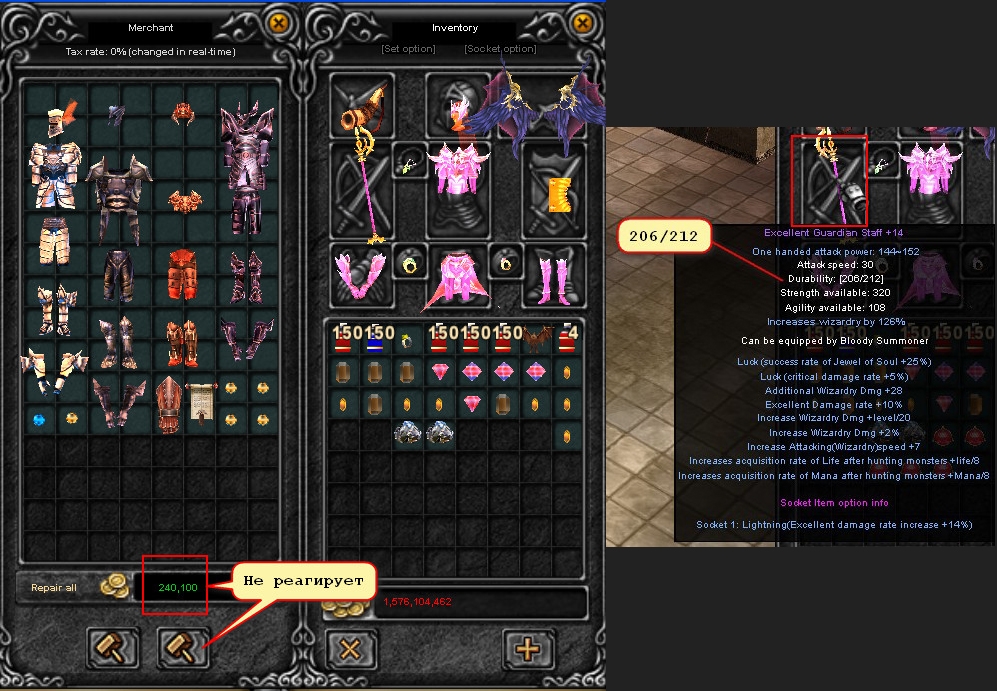Select the equipped Guardian Staff weapon slot
Screen dimensions: 997x691
(x=360, y=190)
